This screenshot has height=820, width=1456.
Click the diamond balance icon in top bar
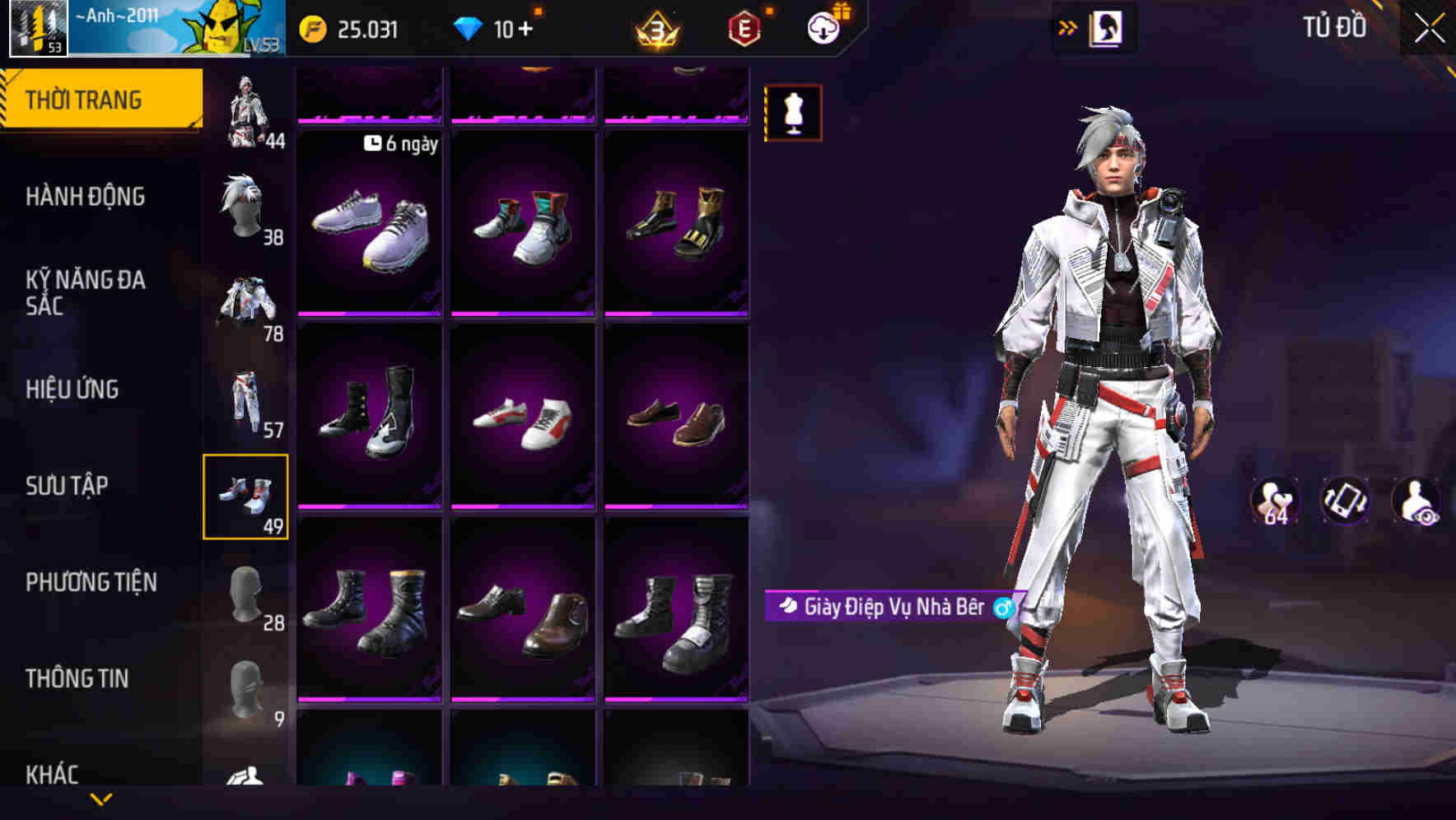pyautogui.click(x=469, y=27)
